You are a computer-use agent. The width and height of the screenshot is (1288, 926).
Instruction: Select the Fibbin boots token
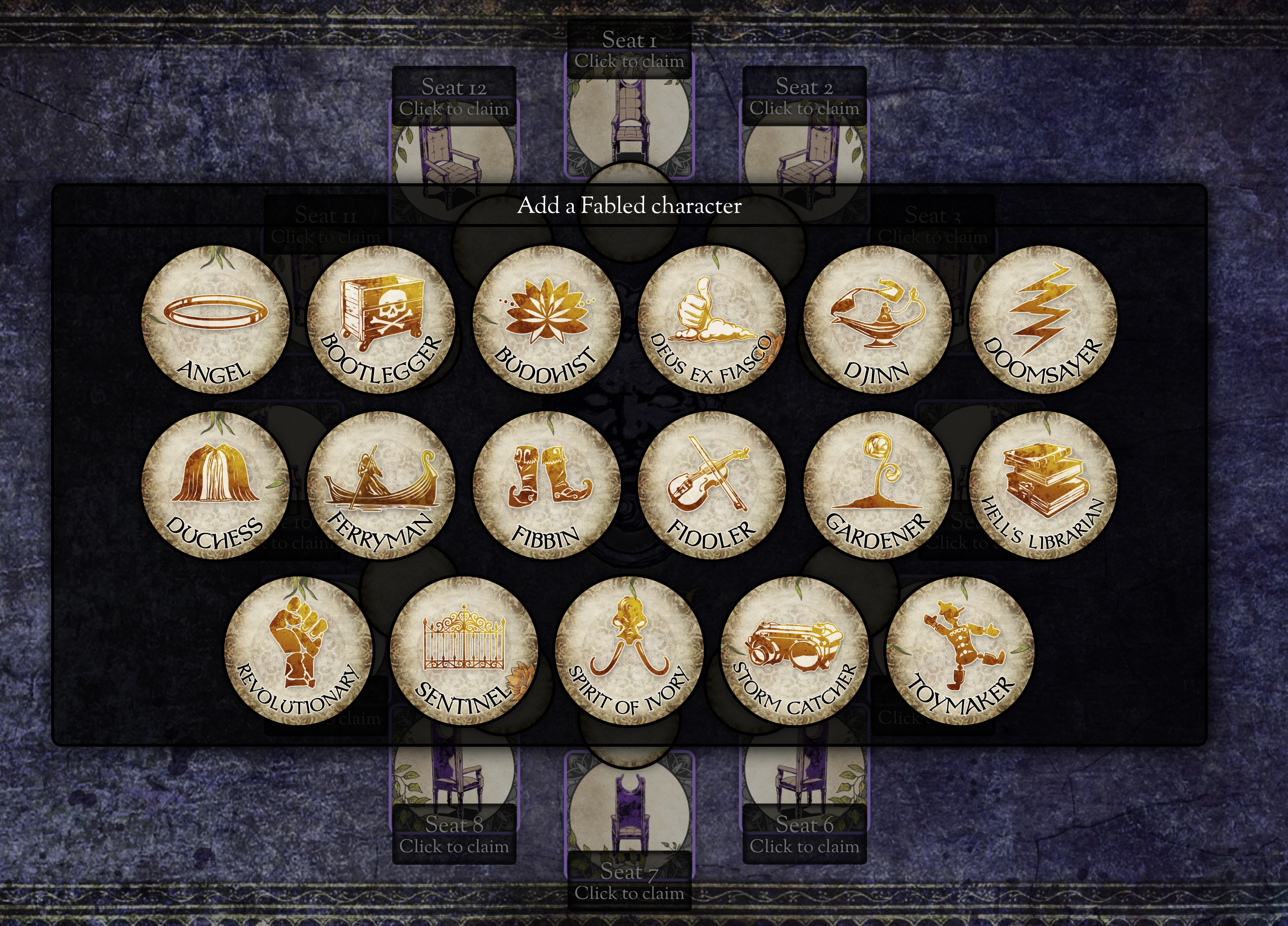[x=546, y=485]
